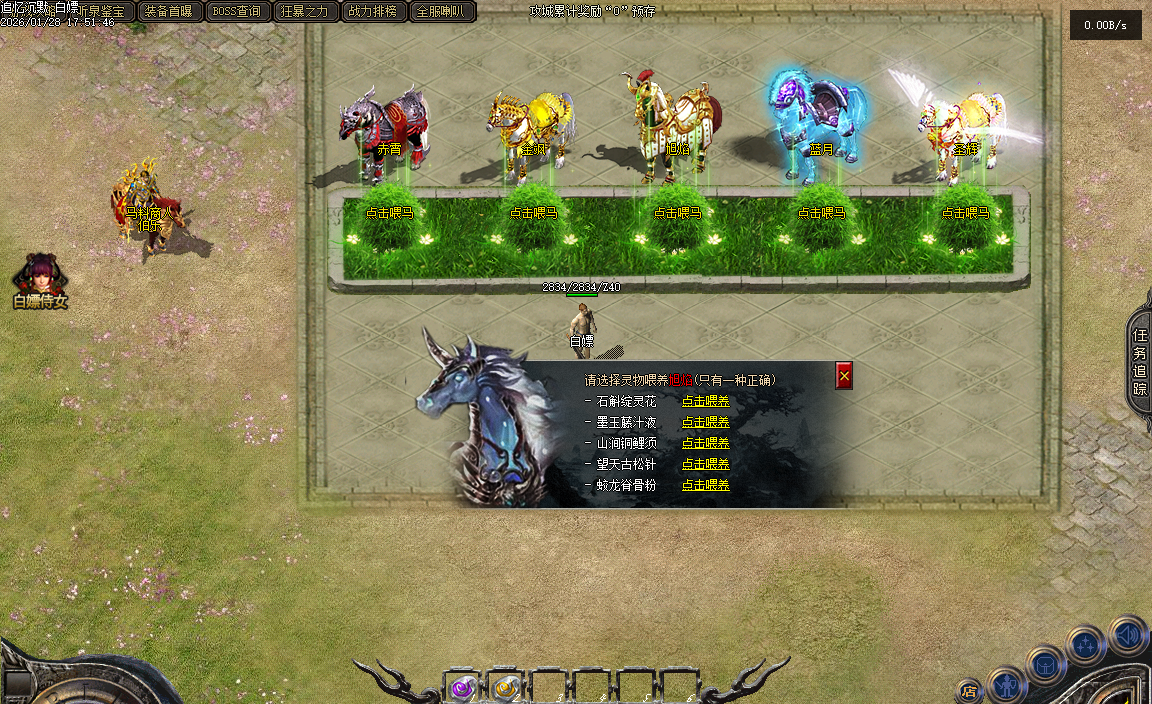Toggle sound with the speaker icon
Image resolution: width=1152 pixels, height=704 pixels.
pyautogui.click(x=1128, y=636)
